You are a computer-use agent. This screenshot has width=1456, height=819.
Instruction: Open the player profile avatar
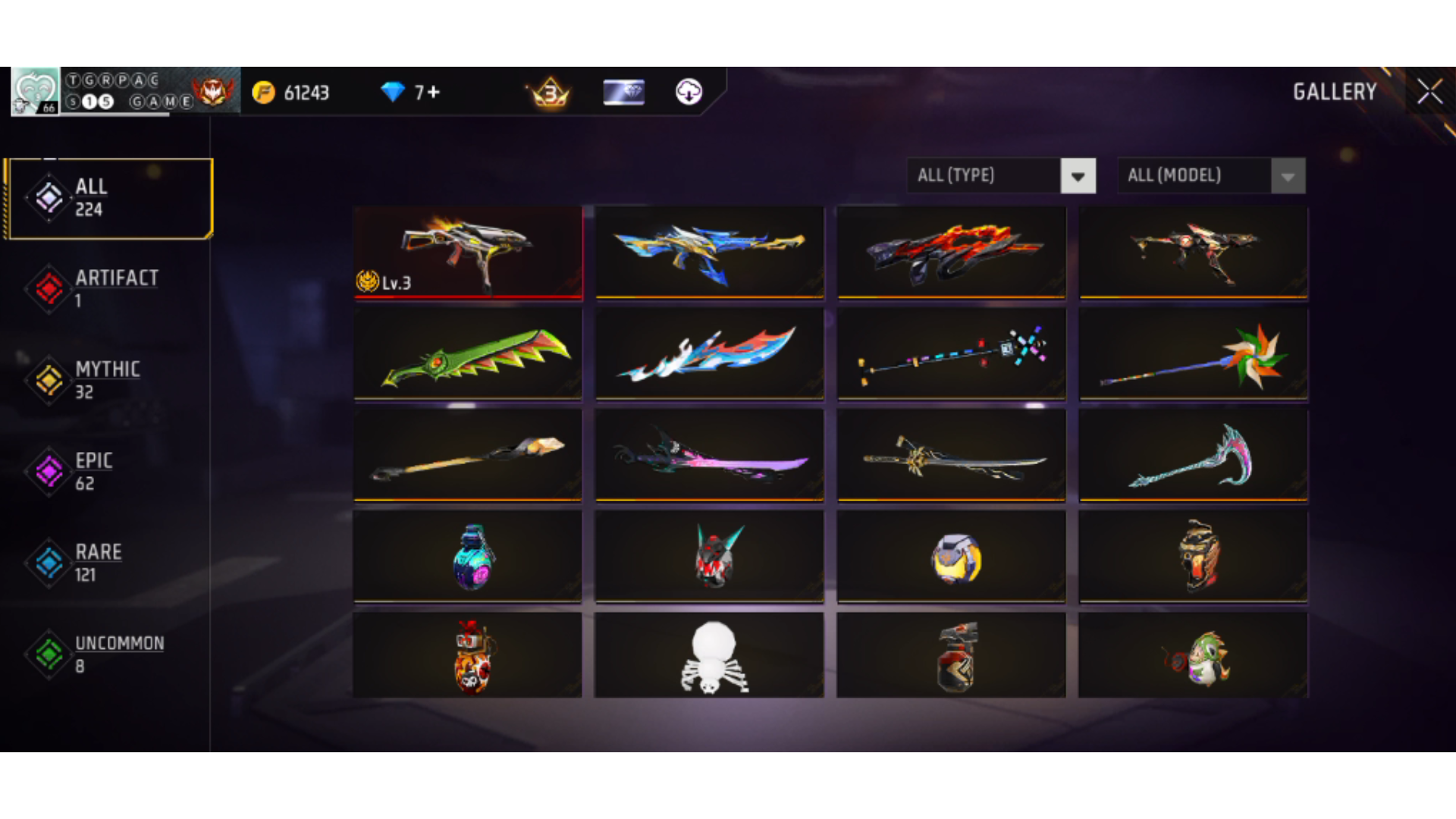pos(34,91)
